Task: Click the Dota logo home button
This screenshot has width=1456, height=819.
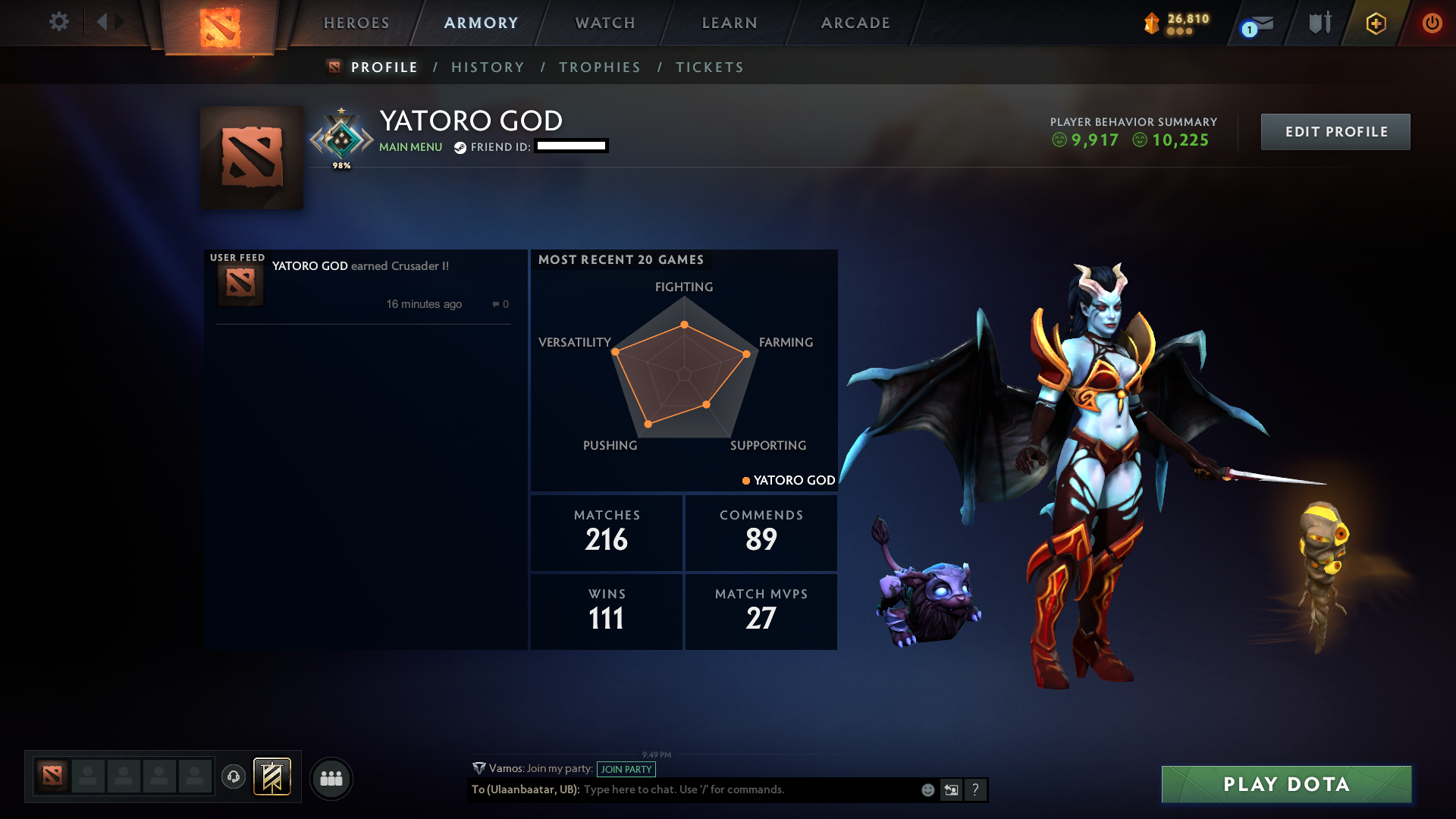Action: pos(219,27)
